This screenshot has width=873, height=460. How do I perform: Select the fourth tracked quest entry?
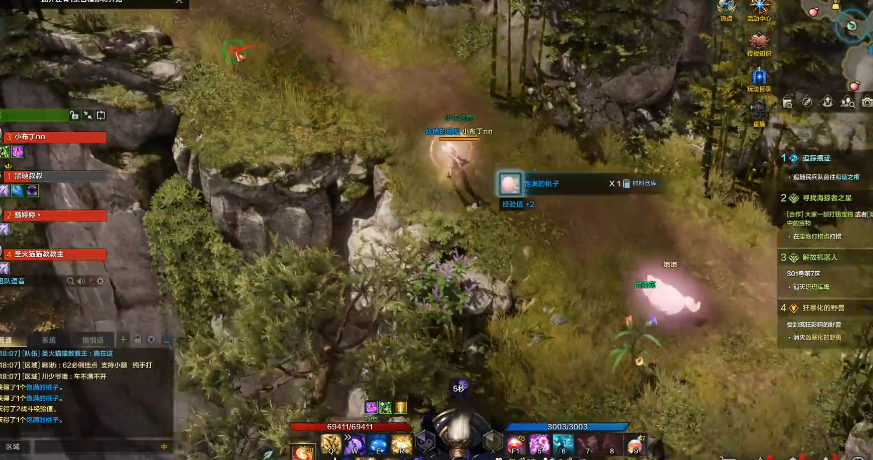coord(822,308)
